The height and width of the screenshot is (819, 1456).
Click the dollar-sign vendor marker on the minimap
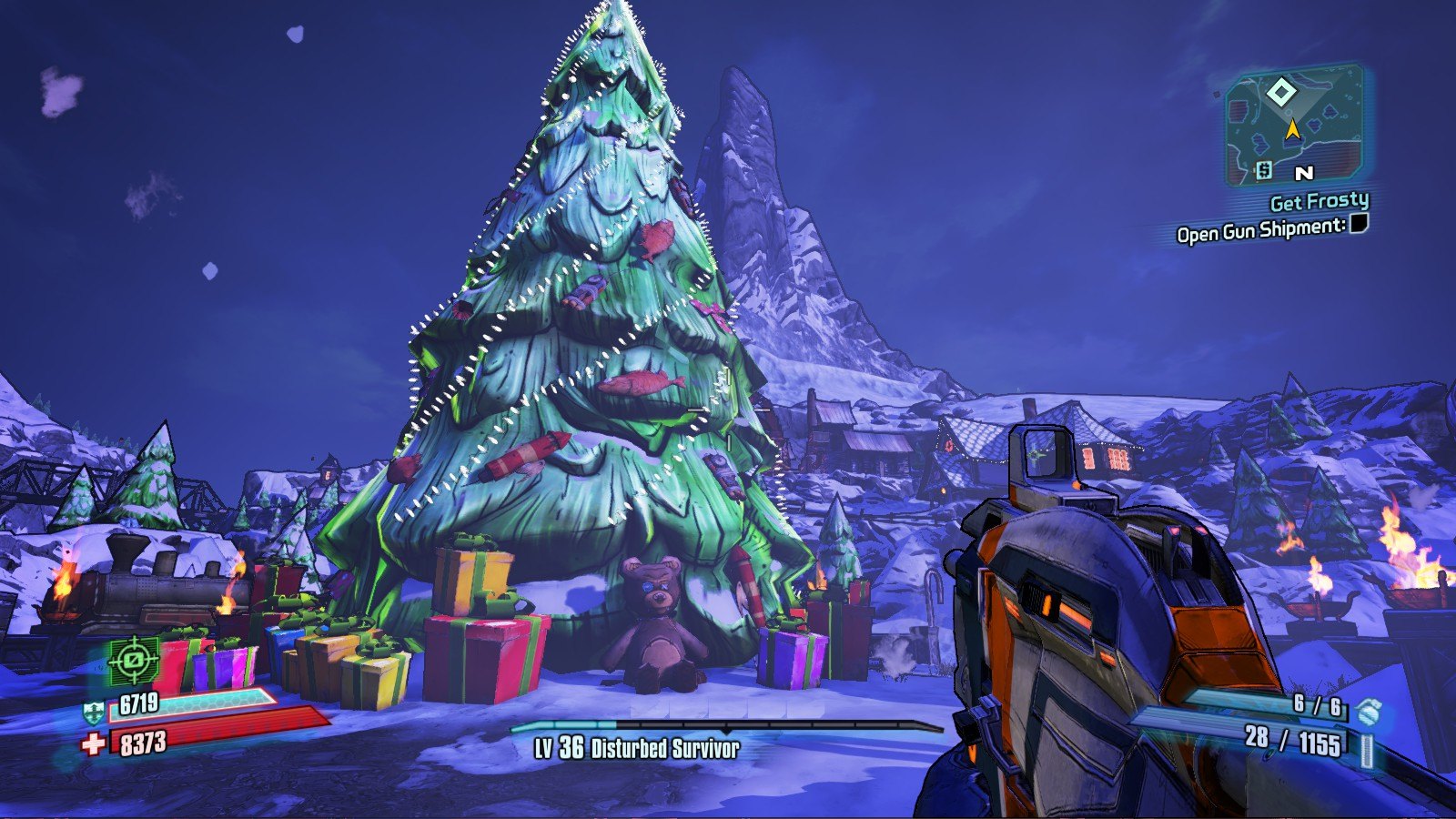click(x=1264, y=170)
